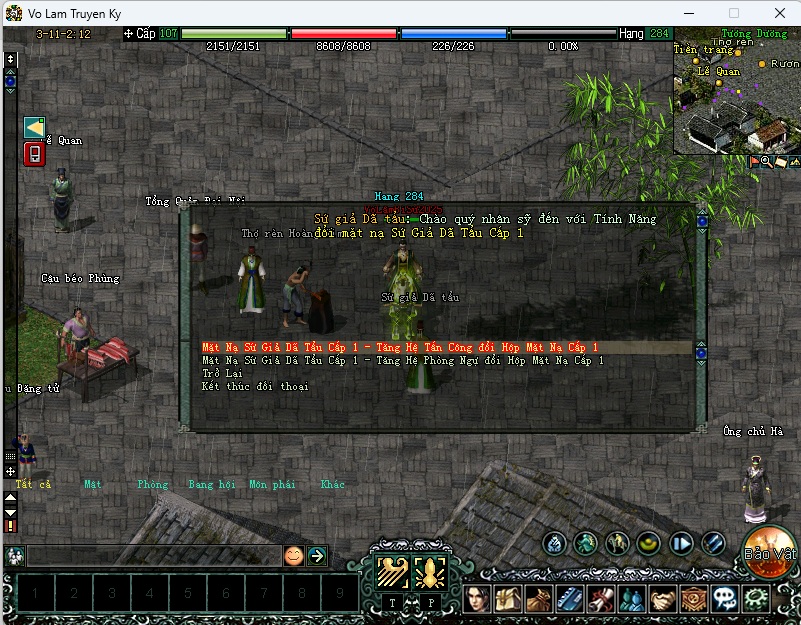
Task: Close the Vo Lam Truyen Ky window
Action: point(779,13)
